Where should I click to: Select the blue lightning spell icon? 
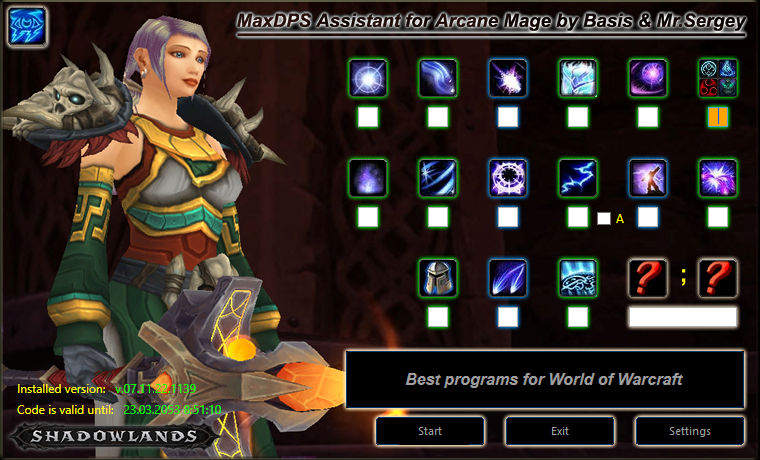pyautogui.click(x=578, y=178)
